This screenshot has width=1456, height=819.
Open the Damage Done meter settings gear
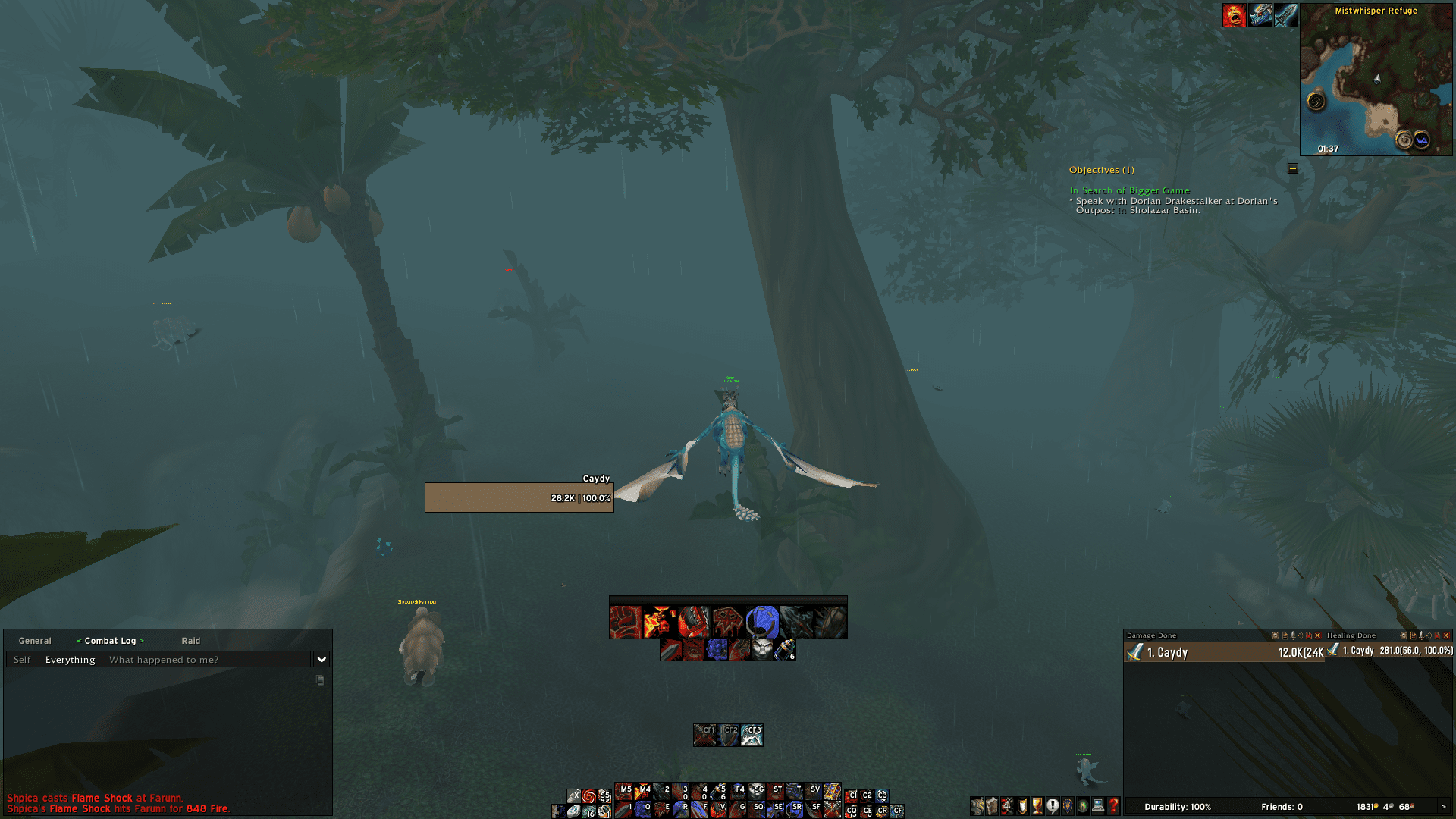pos(1275,635)
